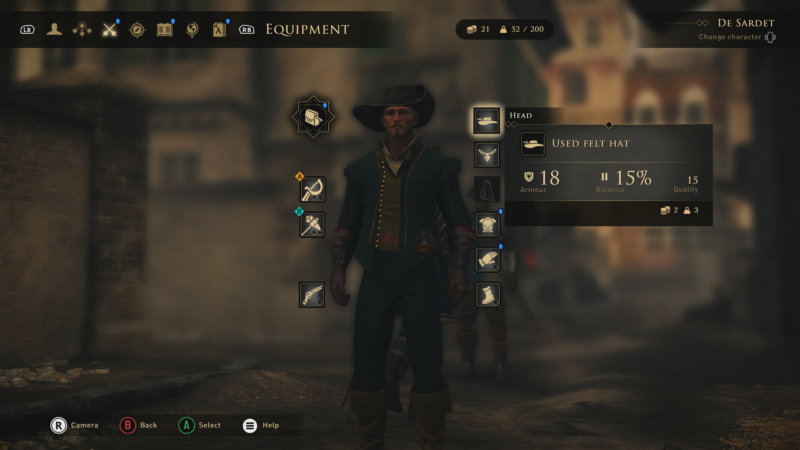
Task: Open the compass tab
Action: pyautogui.click(x=137, y=29)
